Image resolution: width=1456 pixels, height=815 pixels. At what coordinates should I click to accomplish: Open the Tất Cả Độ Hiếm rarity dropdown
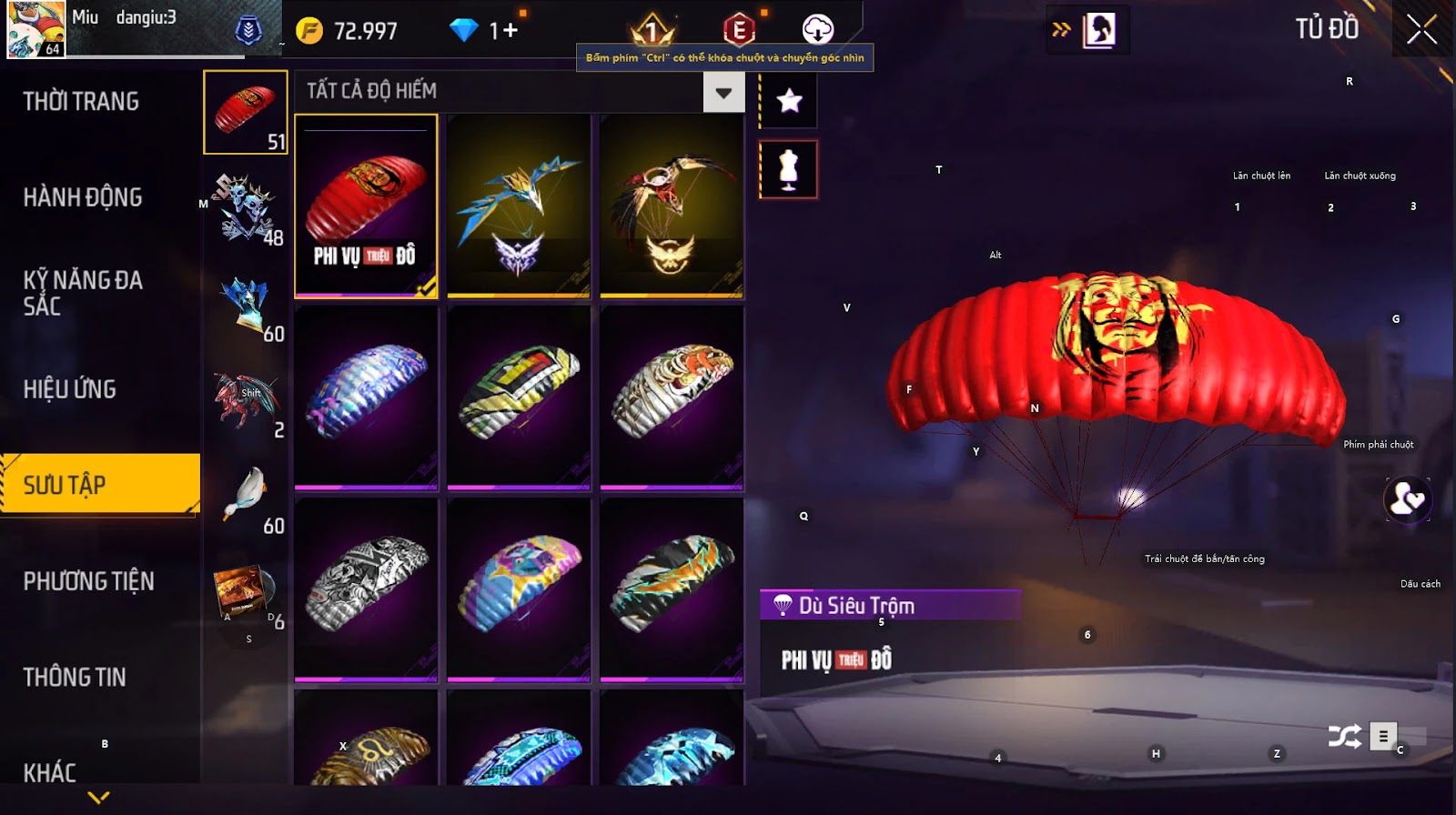pyautogui.click(x=723, y=92)
